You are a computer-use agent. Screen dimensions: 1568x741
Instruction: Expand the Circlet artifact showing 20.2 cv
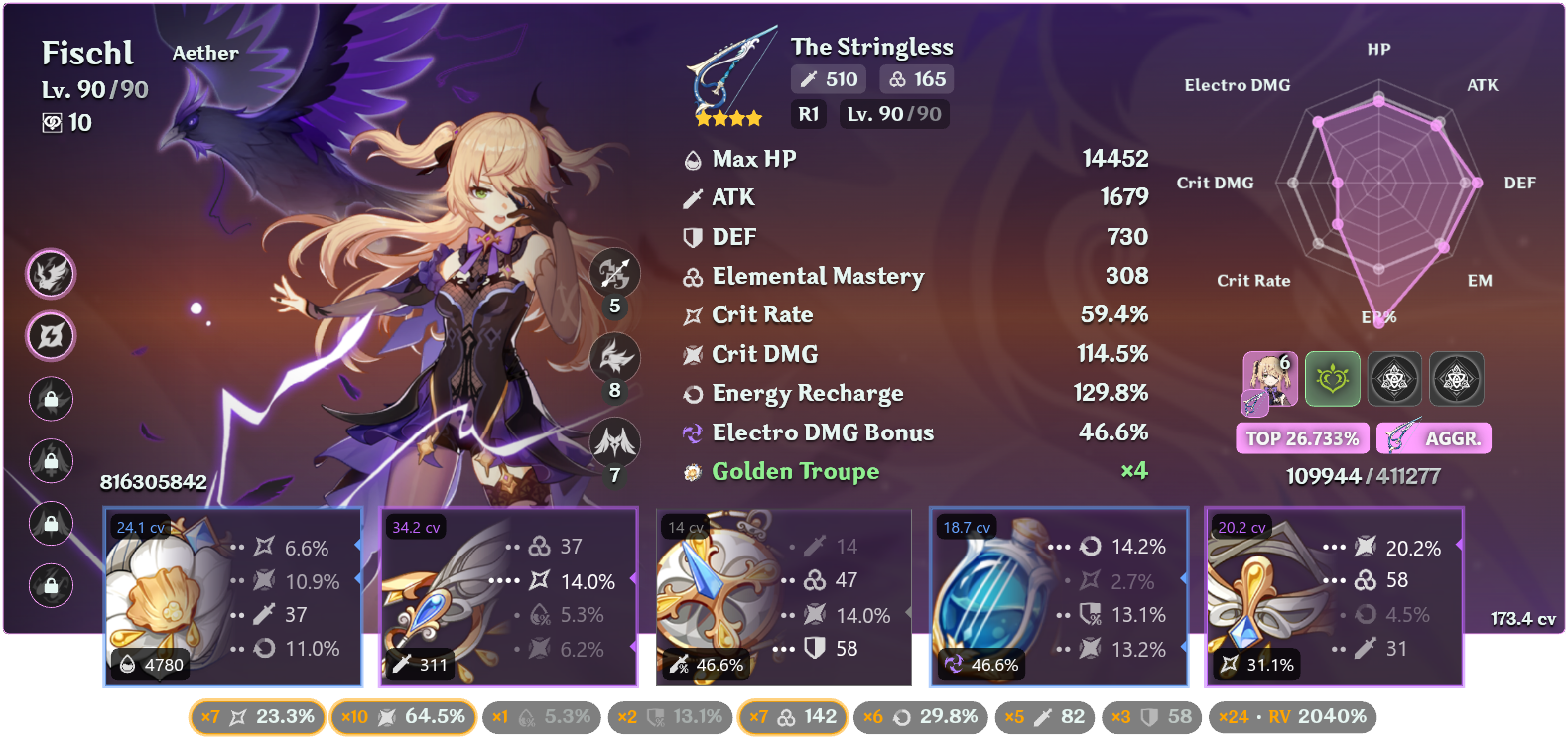(1334, 597)
